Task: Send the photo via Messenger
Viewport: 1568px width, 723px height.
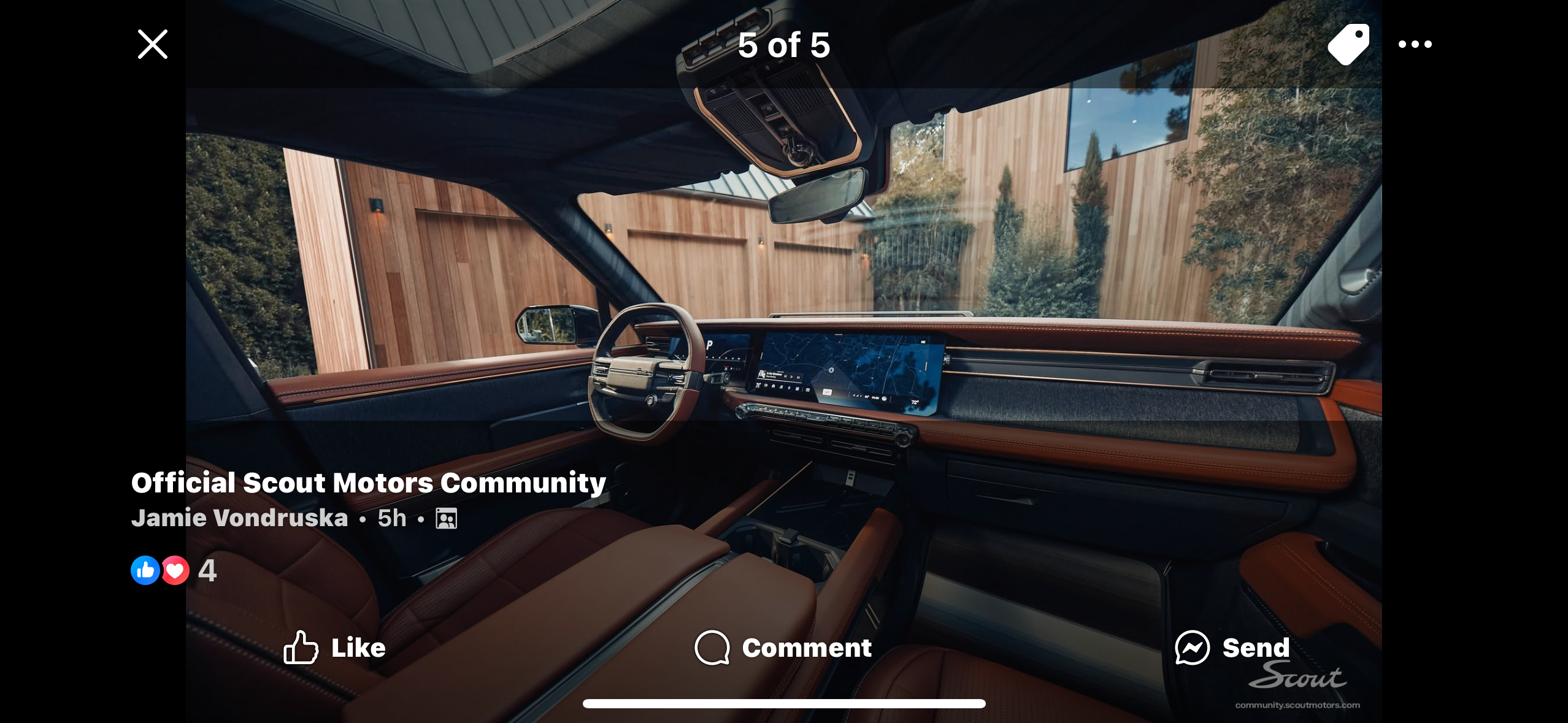Action: (1232, 648)
